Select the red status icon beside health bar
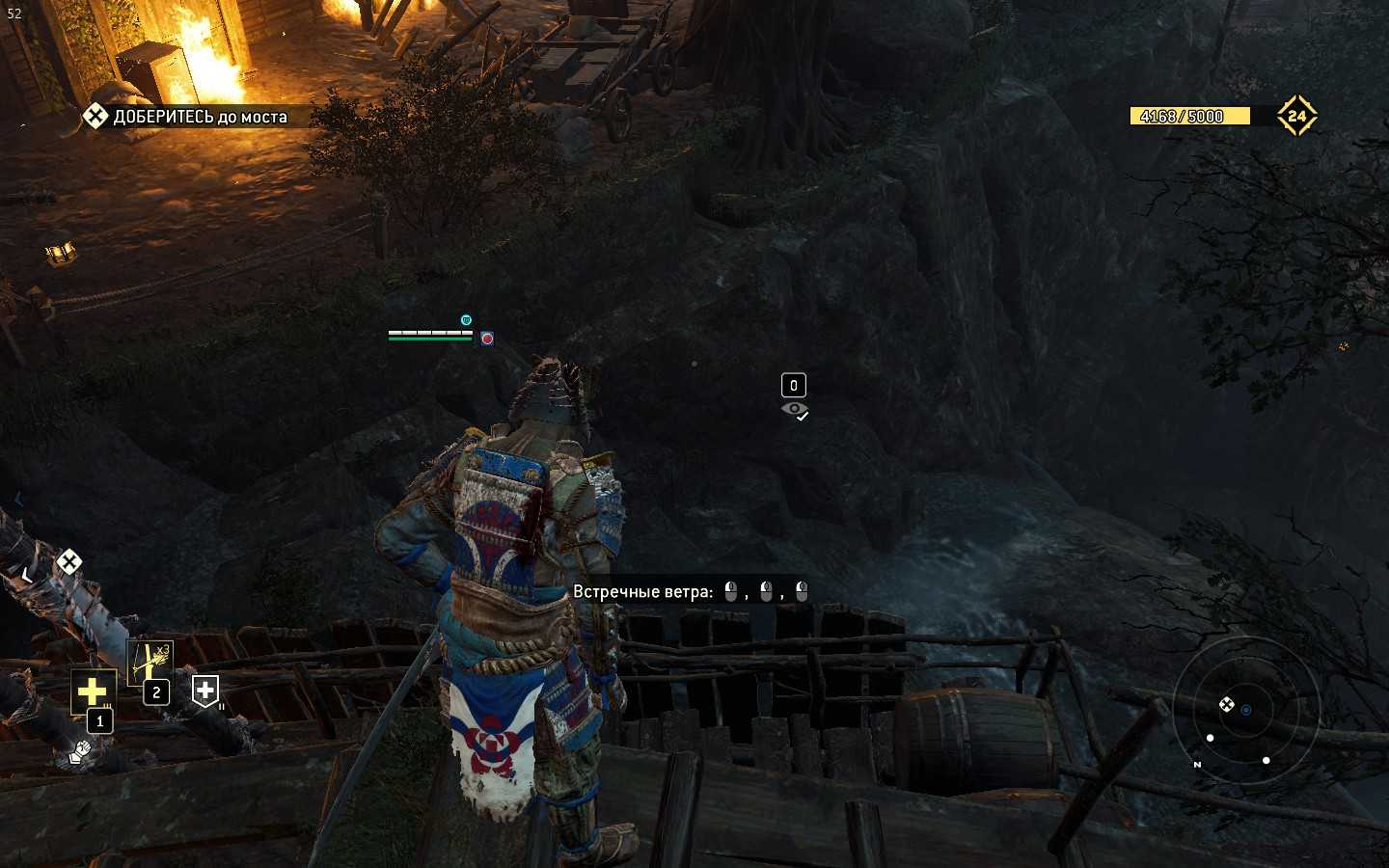The width and height of the screenshot is (1389, 868). [487, 339]
